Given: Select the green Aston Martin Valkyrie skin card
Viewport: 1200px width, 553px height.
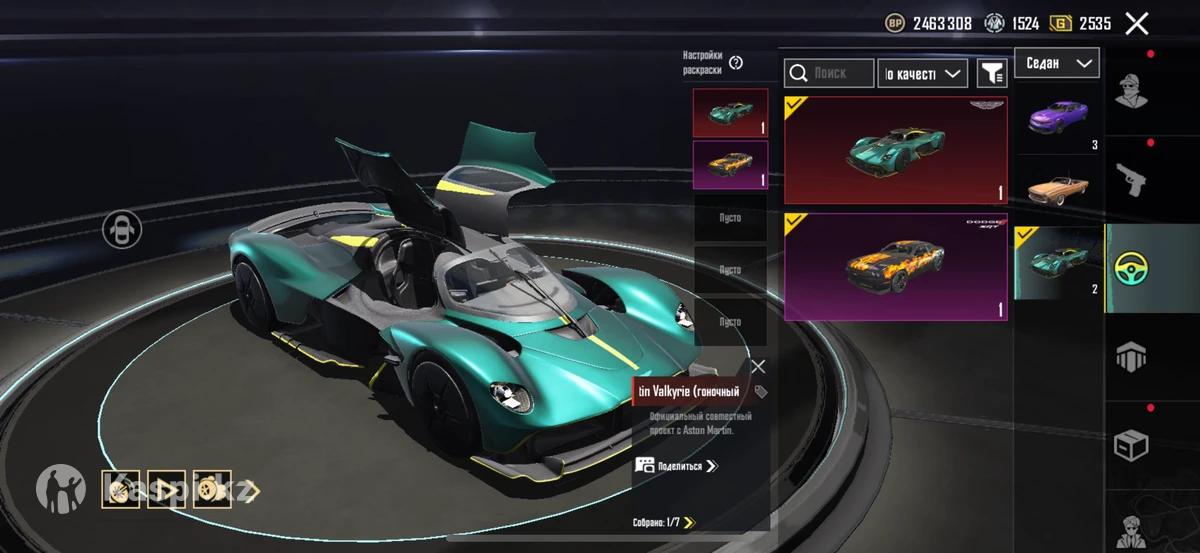Looking at the screenshot, I should click(x=895, y=150).
